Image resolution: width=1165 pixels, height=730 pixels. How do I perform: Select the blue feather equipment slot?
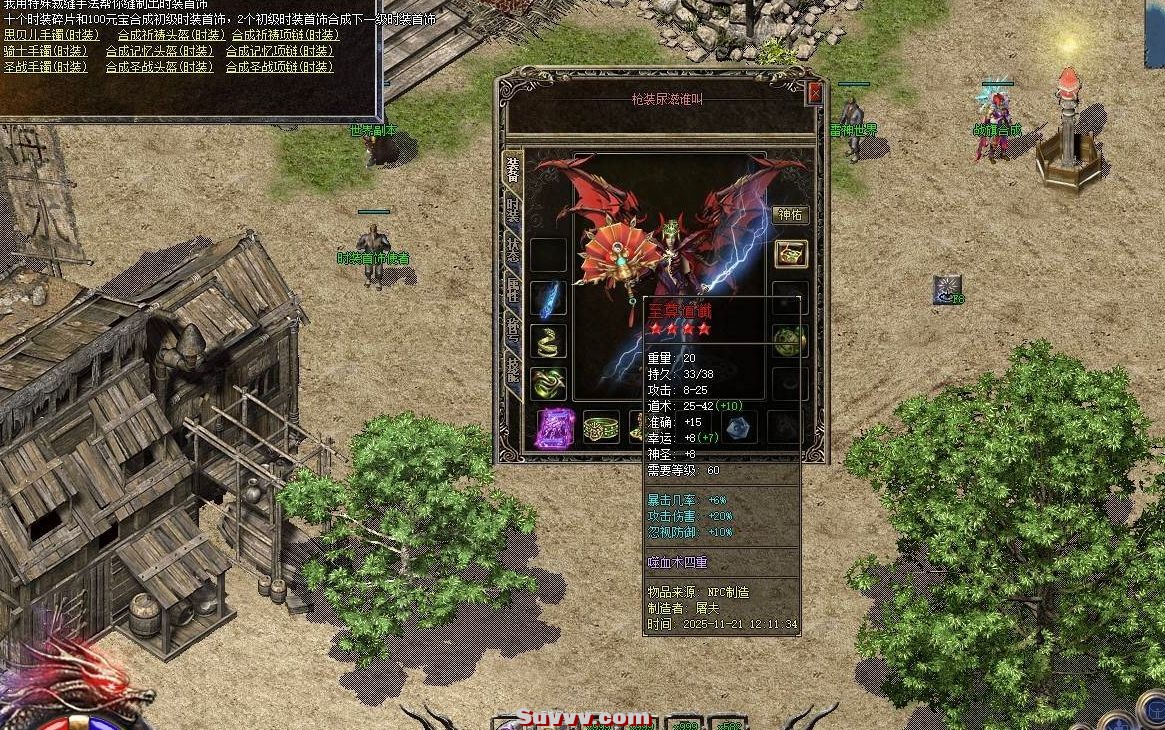[549, 298]
